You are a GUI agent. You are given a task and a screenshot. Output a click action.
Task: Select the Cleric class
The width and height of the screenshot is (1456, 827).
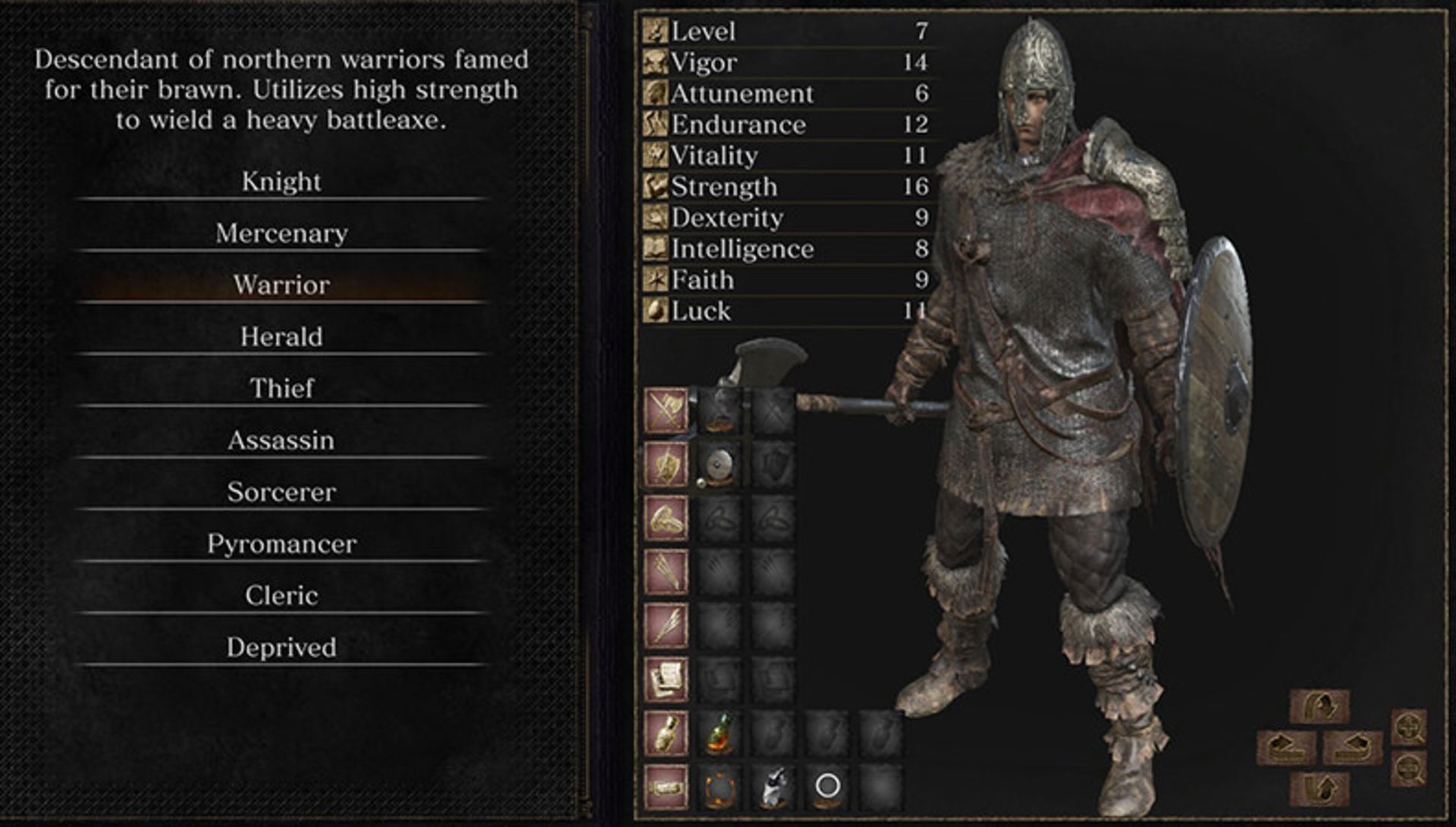pyautogui.click(x=281, y=596)
